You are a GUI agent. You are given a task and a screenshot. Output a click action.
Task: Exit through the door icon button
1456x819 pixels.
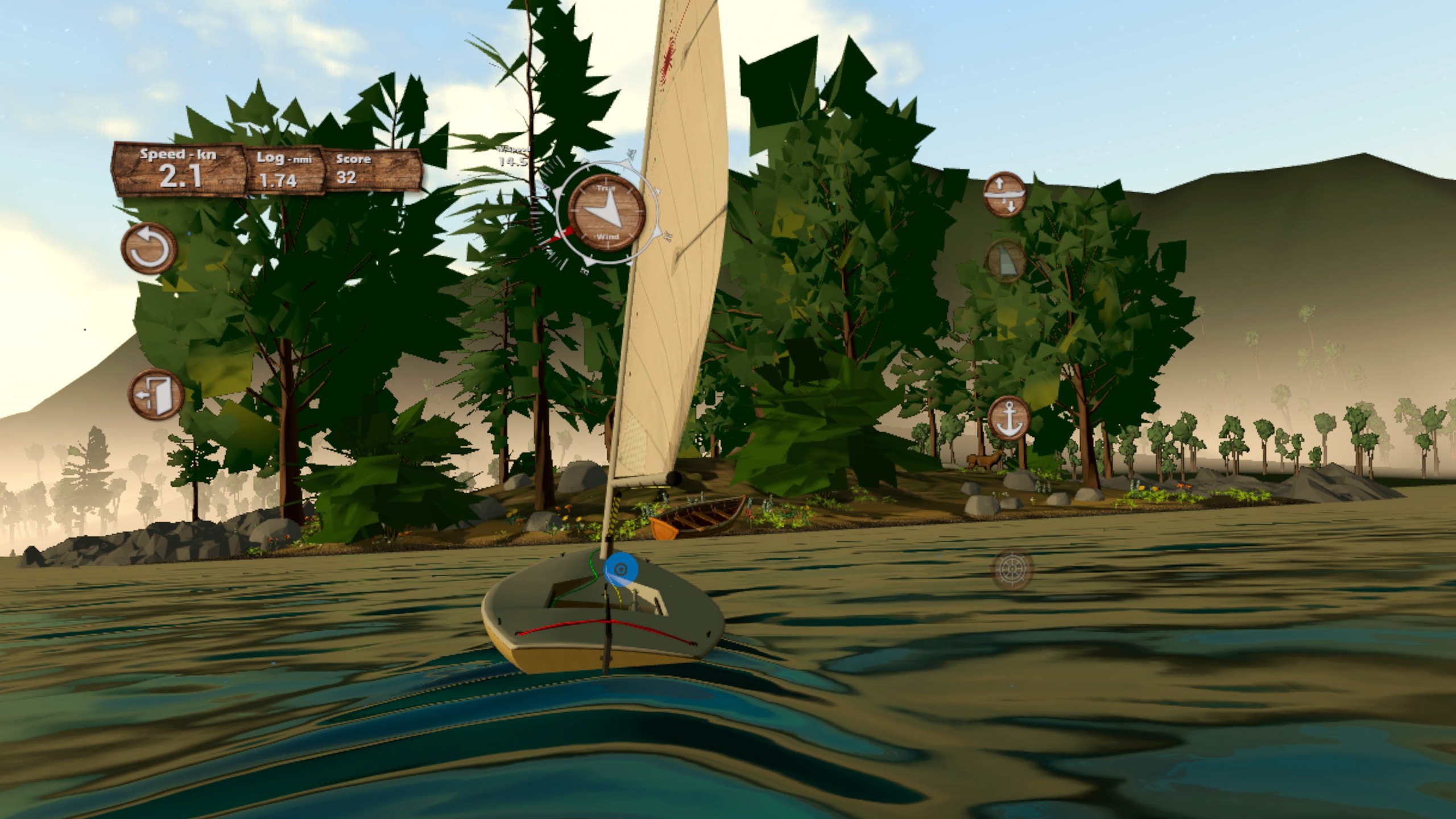156,394
